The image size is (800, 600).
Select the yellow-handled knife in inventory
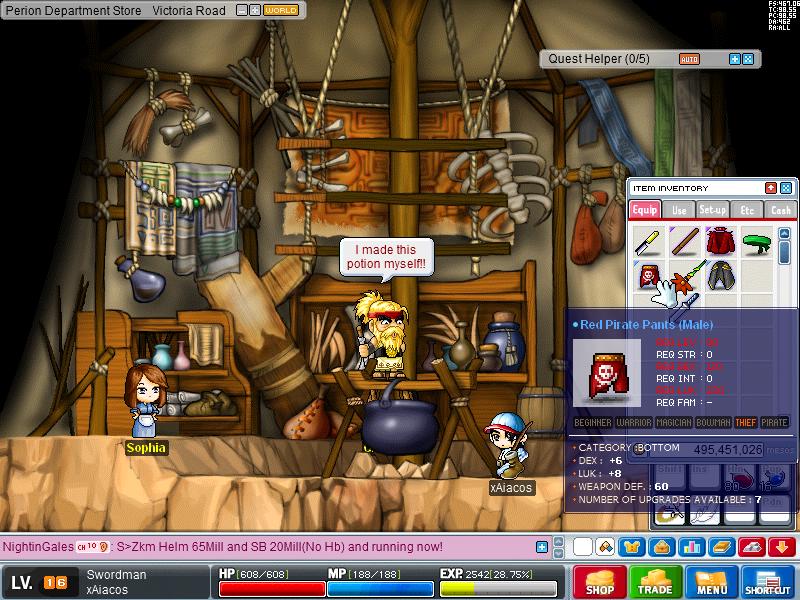pos(648,241)
